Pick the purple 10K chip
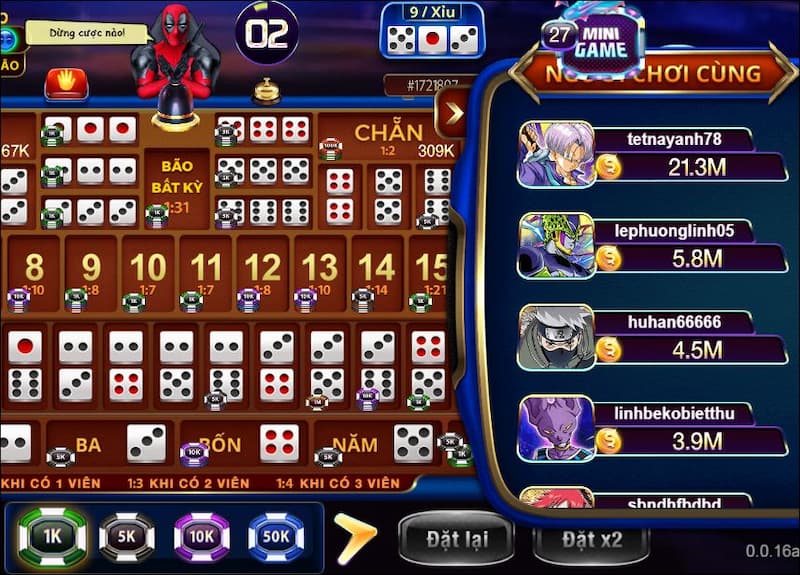The image size is (800, 575). tap(202, 537)
